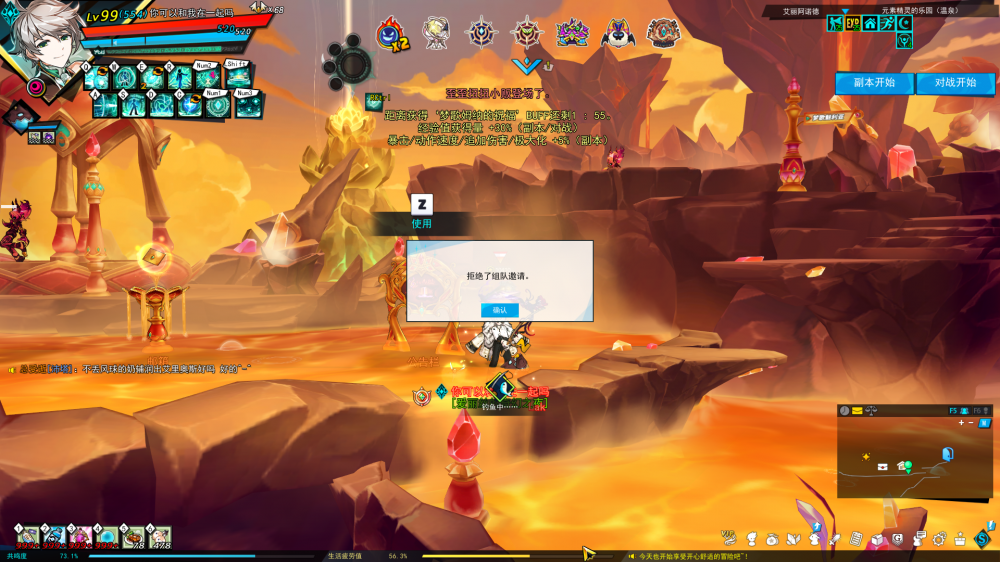
Task: Select the crescent moon buff icon
Action: [903, 23]
